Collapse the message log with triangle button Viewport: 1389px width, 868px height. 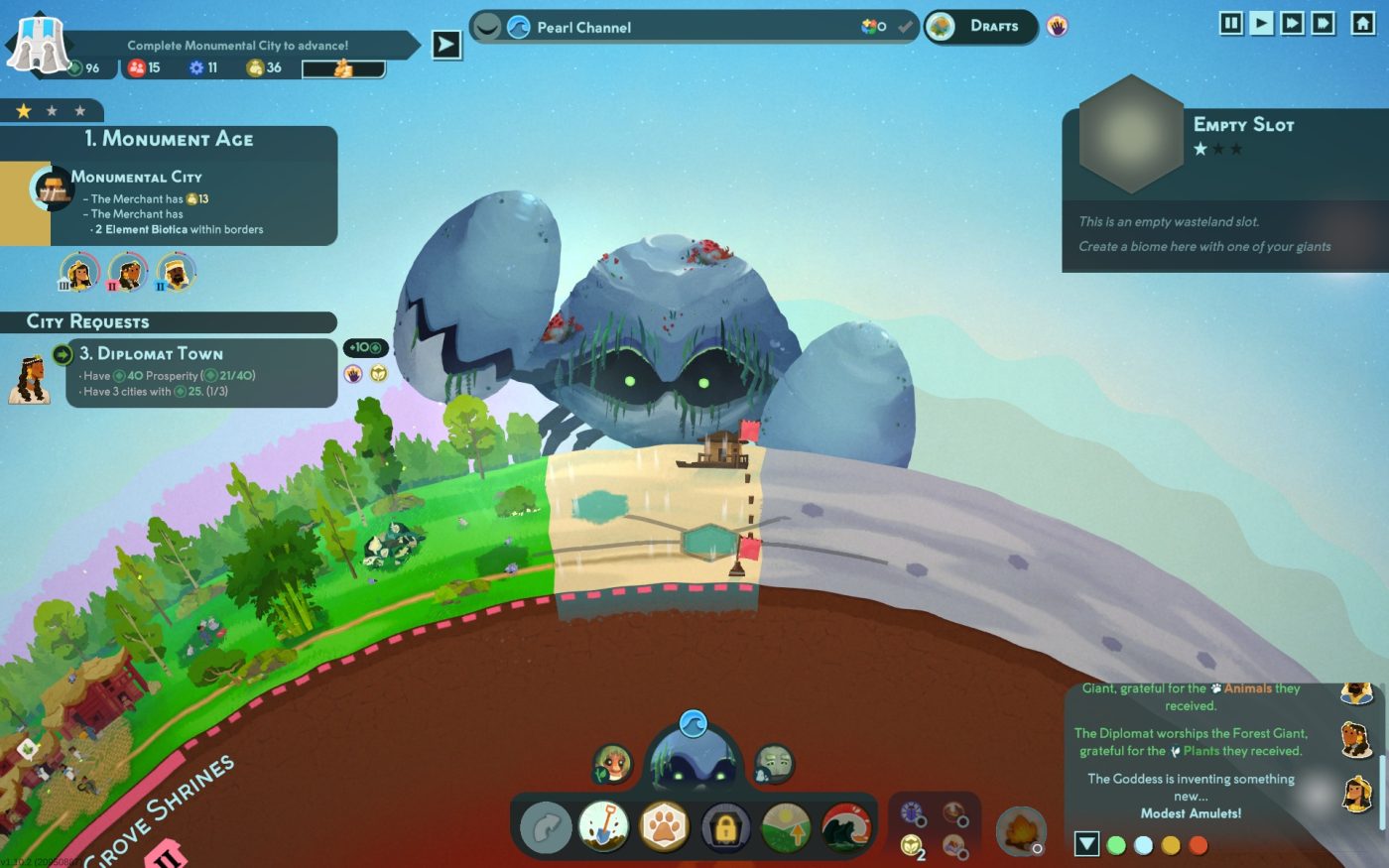[1087, 844]
